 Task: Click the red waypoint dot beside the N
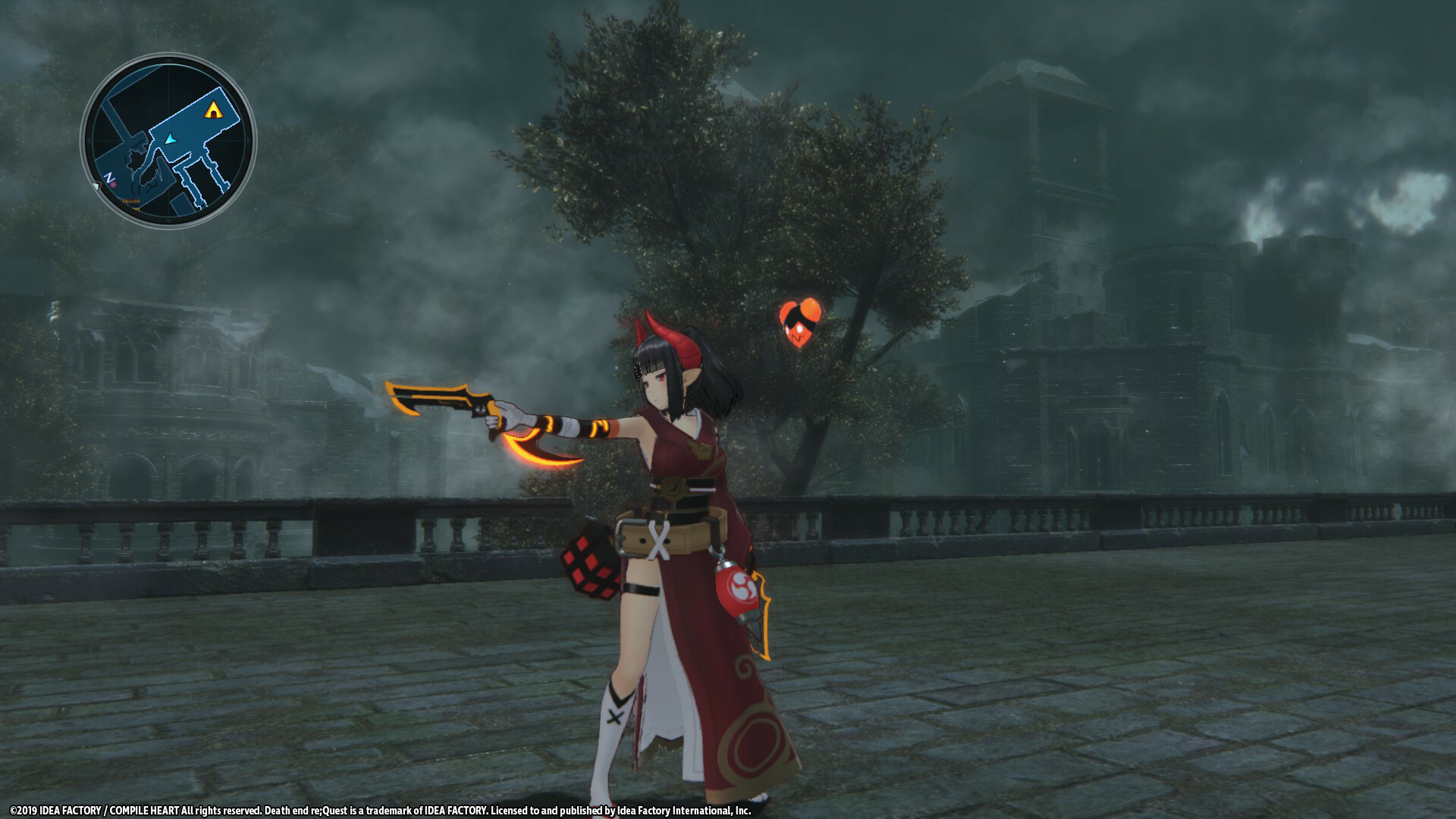(113, 185)
